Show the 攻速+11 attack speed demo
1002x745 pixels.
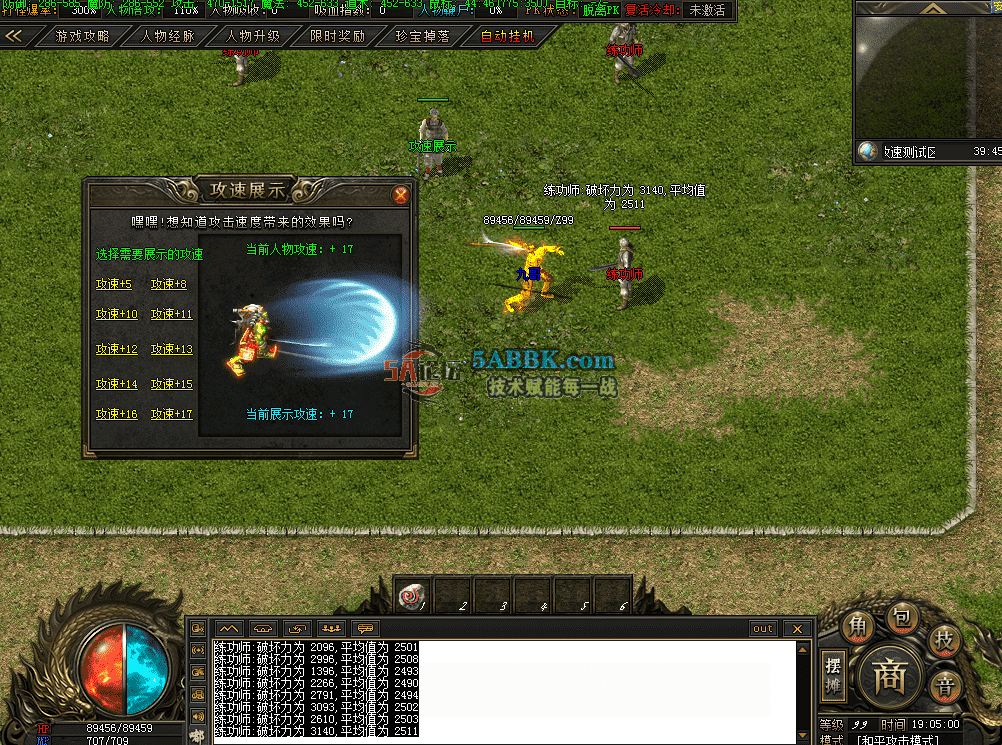pos(171,315)
